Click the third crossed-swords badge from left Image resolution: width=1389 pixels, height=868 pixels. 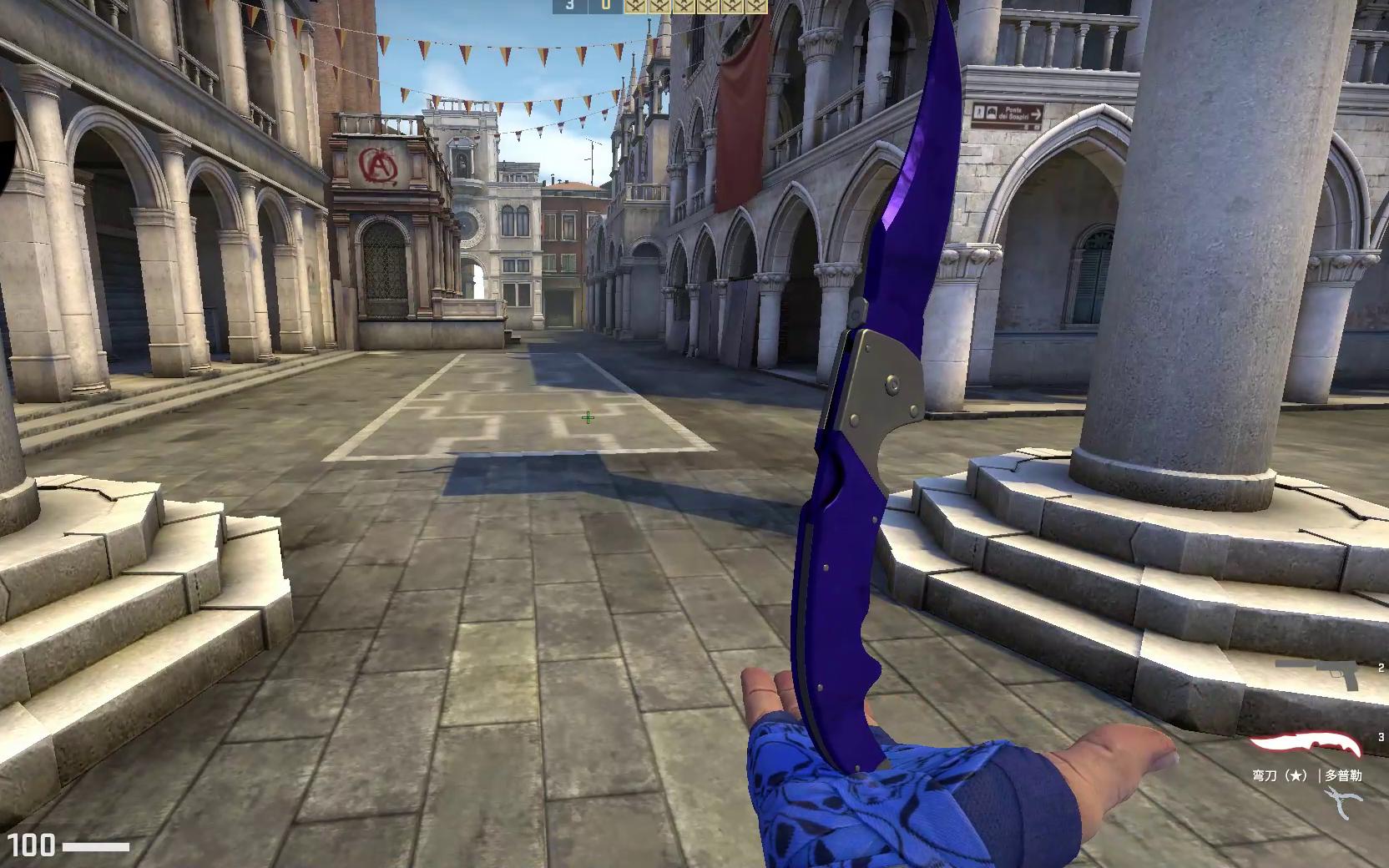(682, 8)
